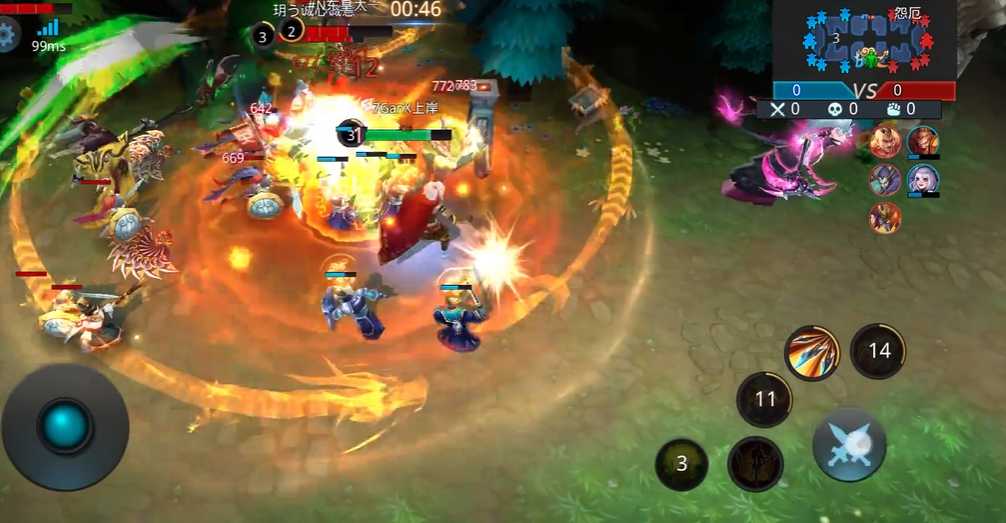1006x523 pixels.
Task: Open the minimap
Action: (864, 41)
